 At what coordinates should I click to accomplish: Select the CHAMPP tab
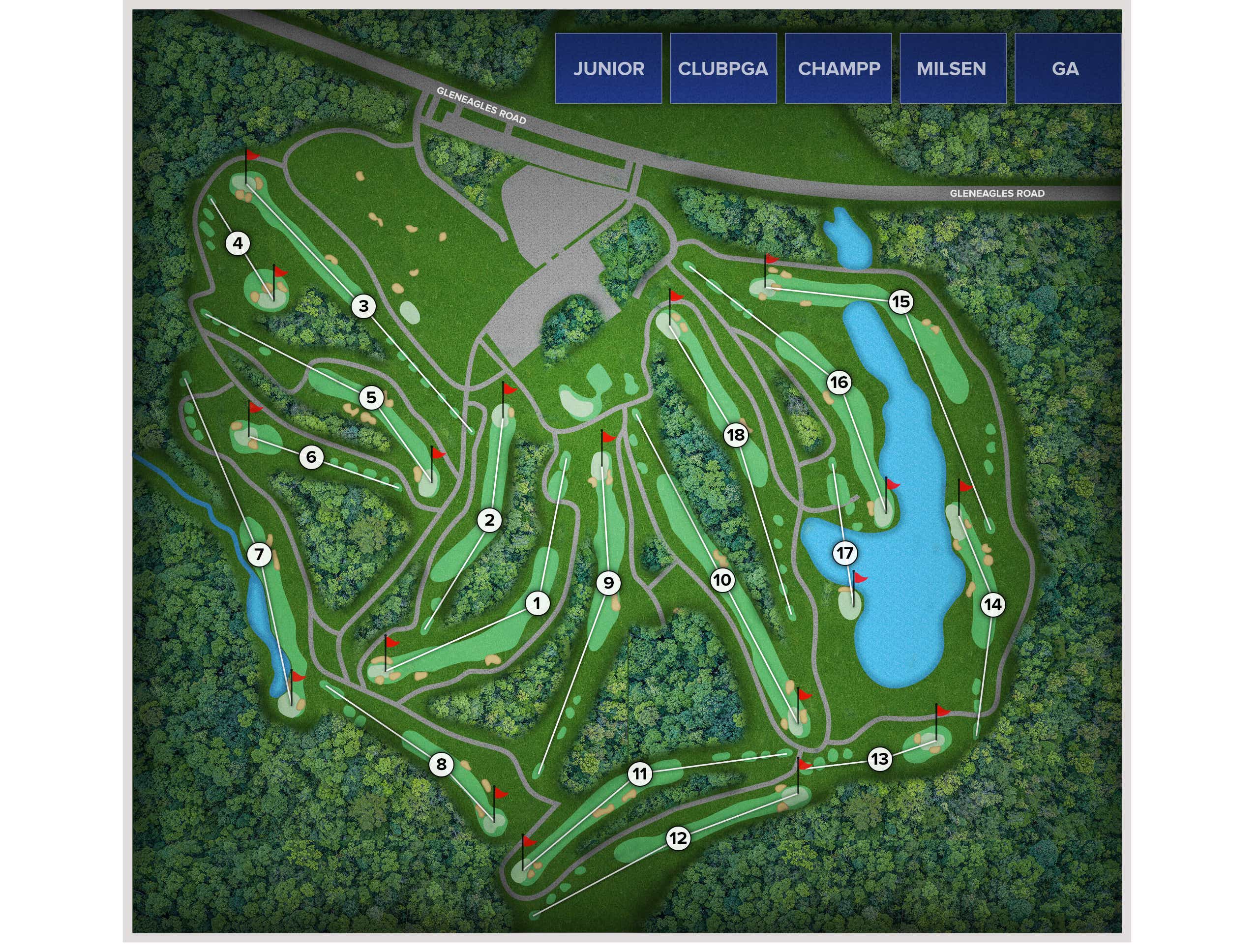[x=839, y=68]
